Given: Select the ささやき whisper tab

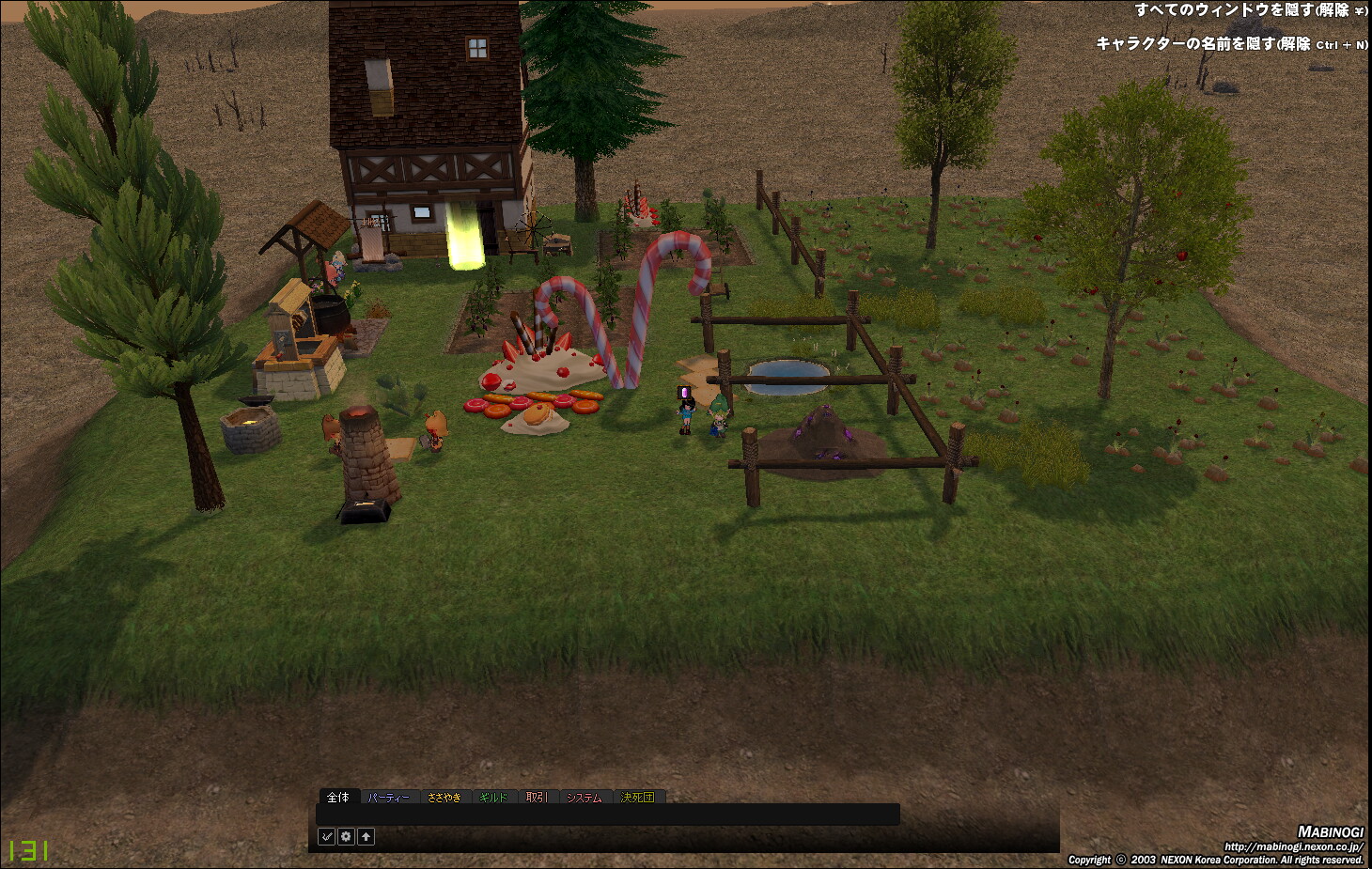Looking at the screenshot, I should tap(444, 797).
